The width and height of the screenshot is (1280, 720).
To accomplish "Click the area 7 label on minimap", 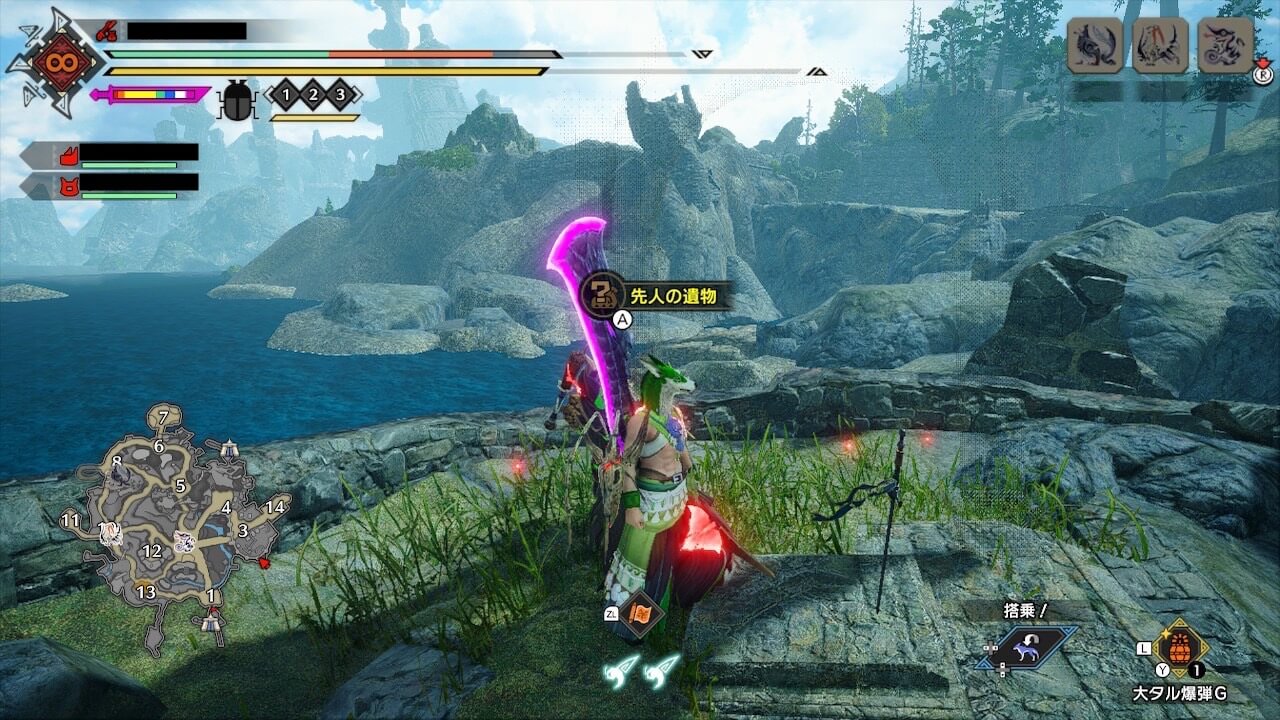I will click(x=164, y=416).
